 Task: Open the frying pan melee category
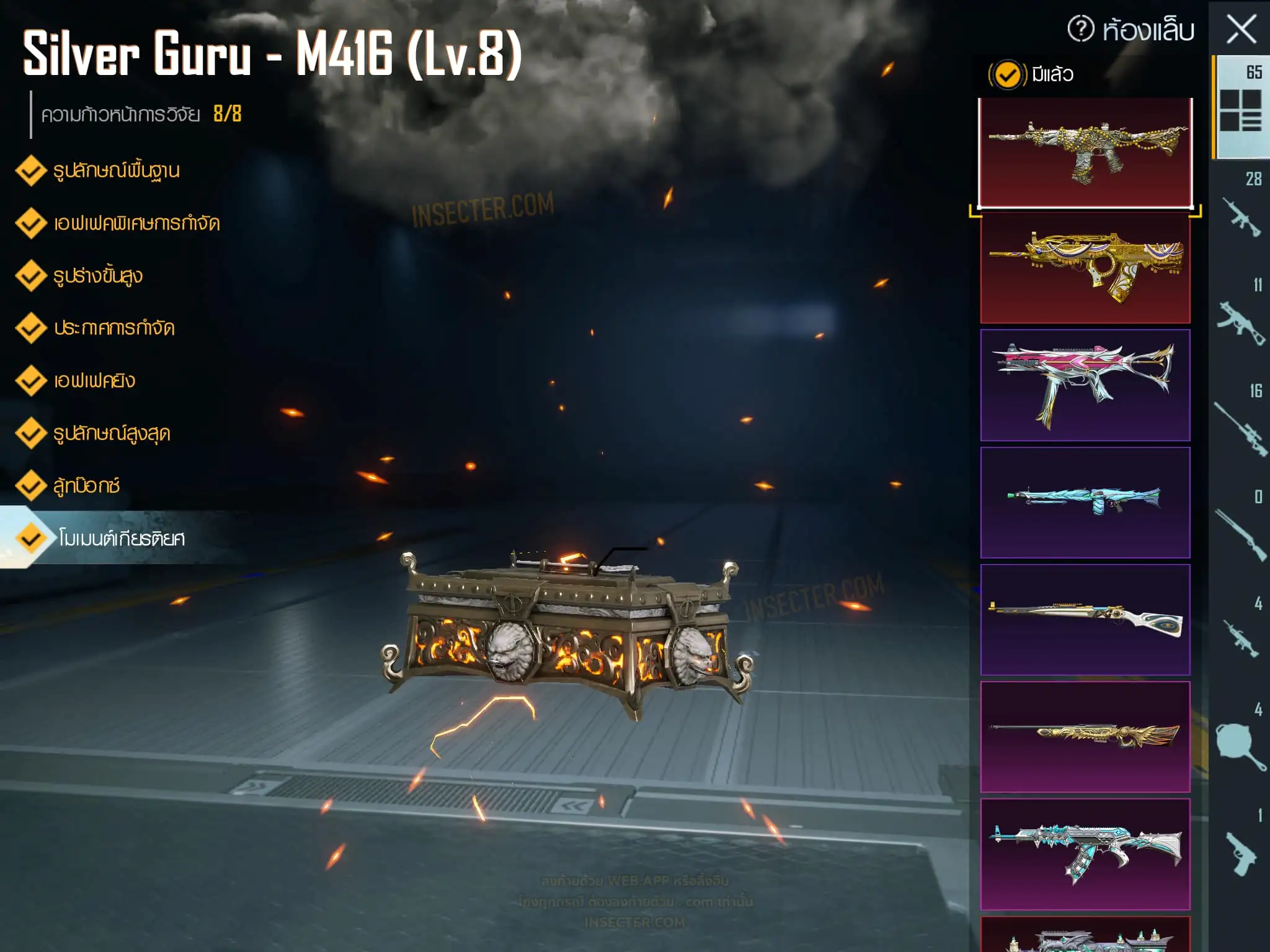[x=1240, y=744]
